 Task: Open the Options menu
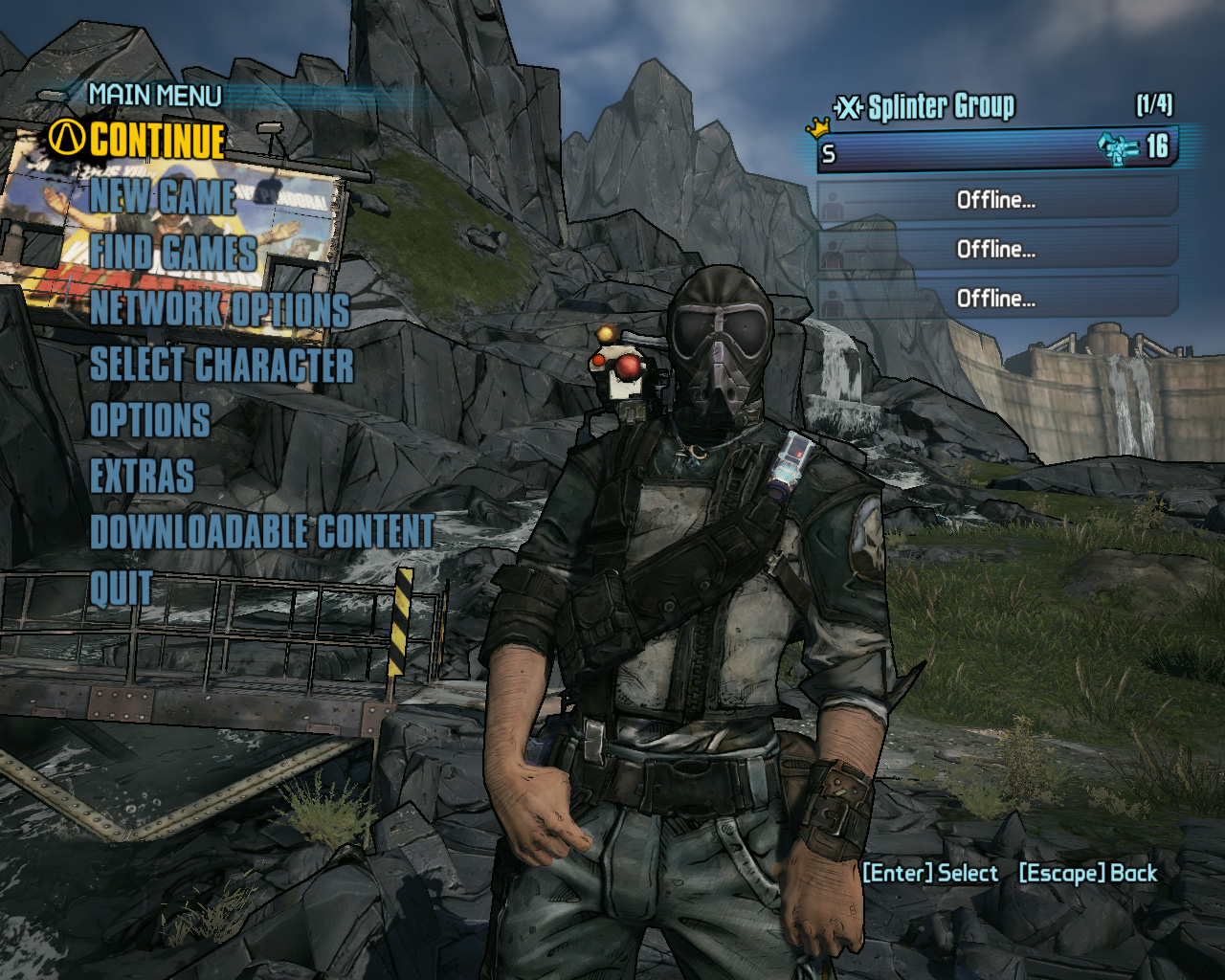click(x=150, y=420)
